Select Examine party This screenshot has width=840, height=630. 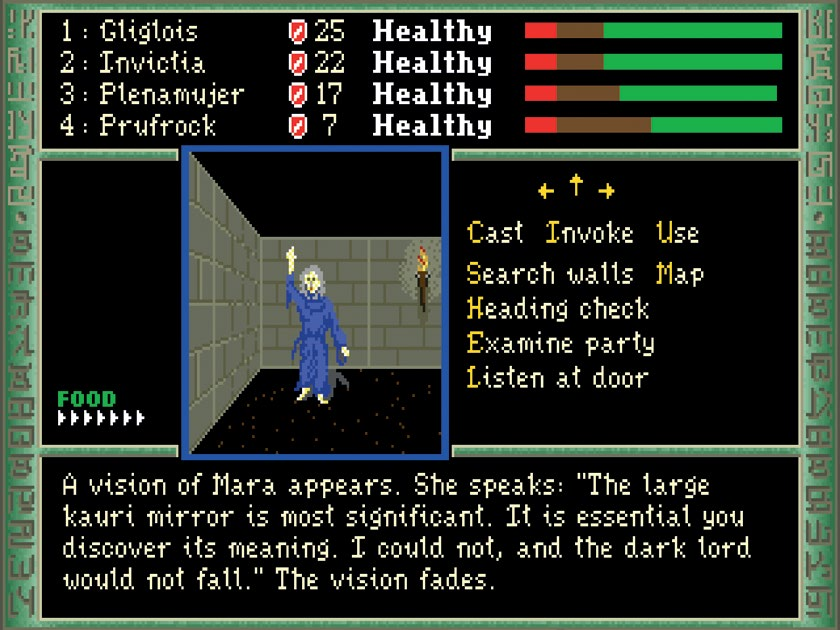tap(560, 343)
